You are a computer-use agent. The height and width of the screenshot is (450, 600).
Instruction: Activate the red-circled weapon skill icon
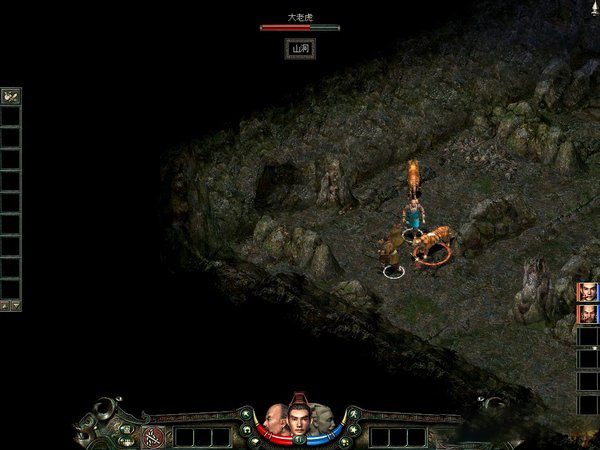[154, 436]
